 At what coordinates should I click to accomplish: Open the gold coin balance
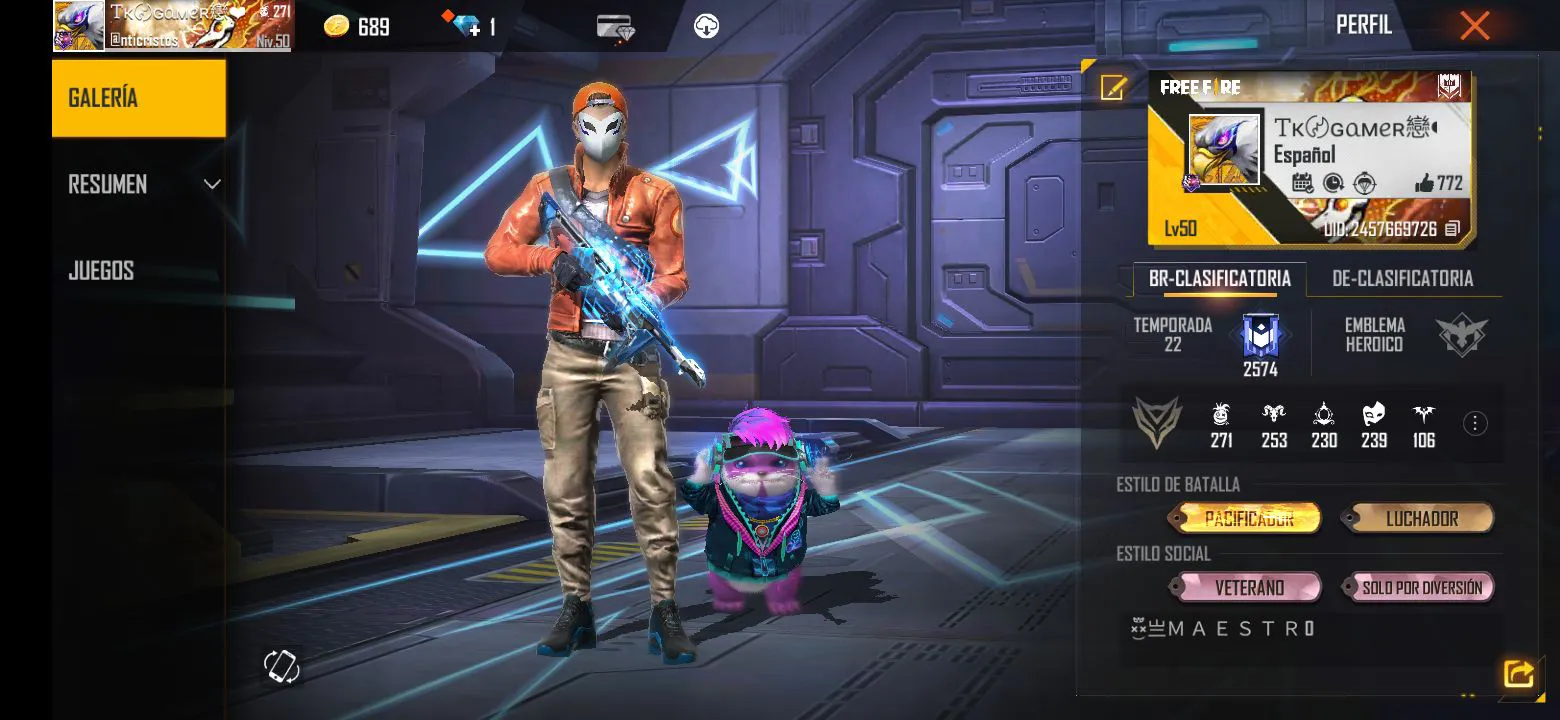357,27
